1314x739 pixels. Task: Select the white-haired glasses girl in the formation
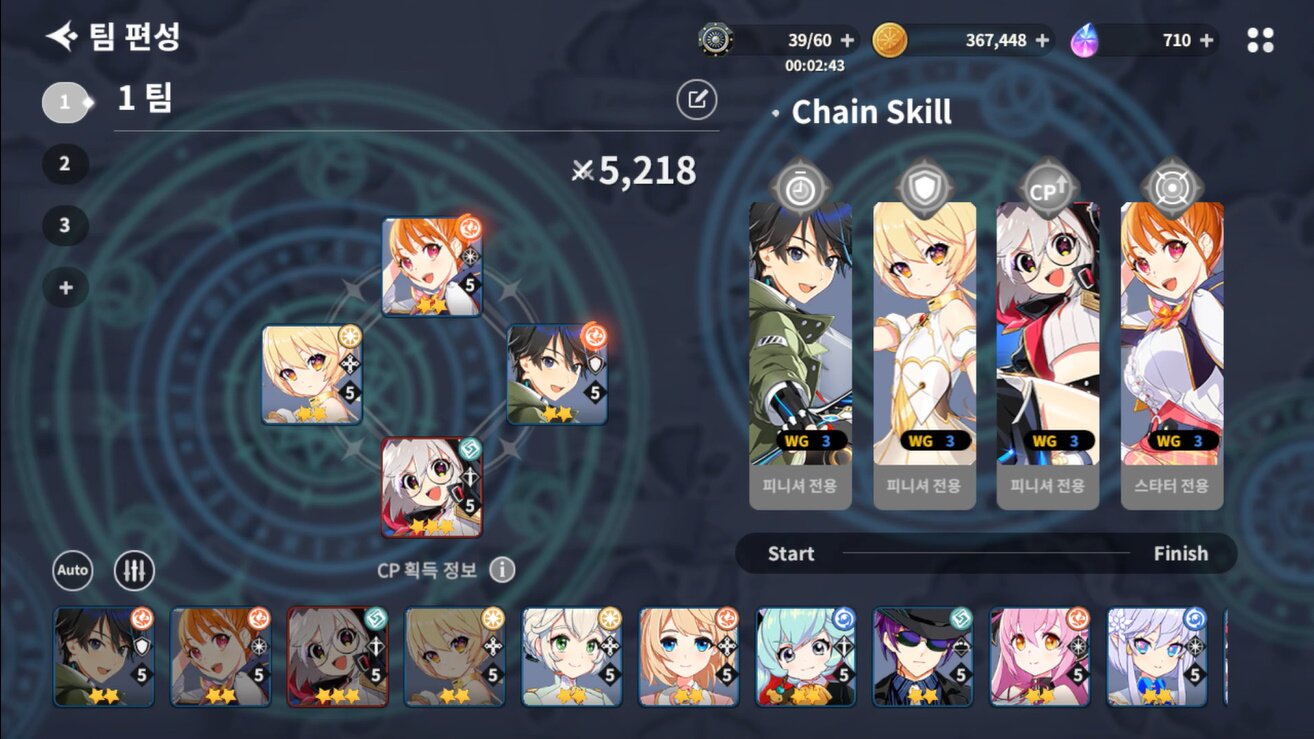(x=432, y=487)
